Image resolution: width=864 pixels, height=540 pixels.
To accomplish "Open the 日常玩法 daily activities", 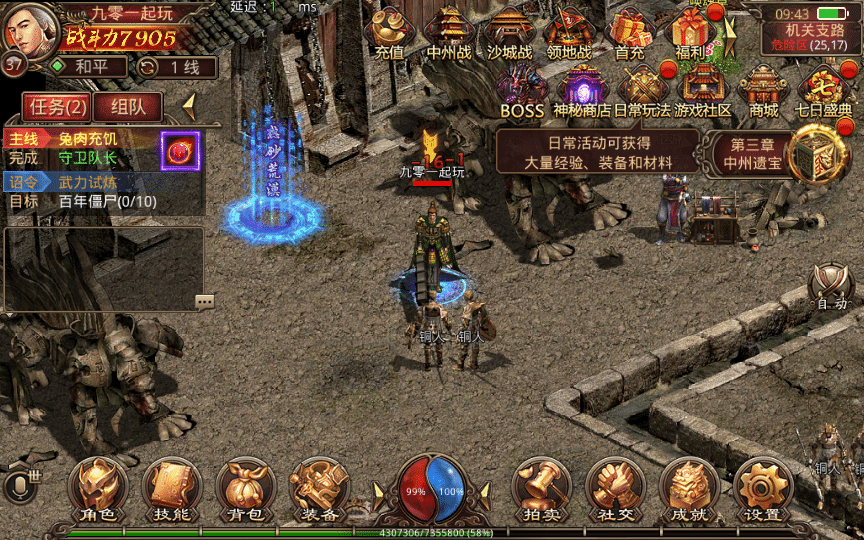I will point(642,90).
